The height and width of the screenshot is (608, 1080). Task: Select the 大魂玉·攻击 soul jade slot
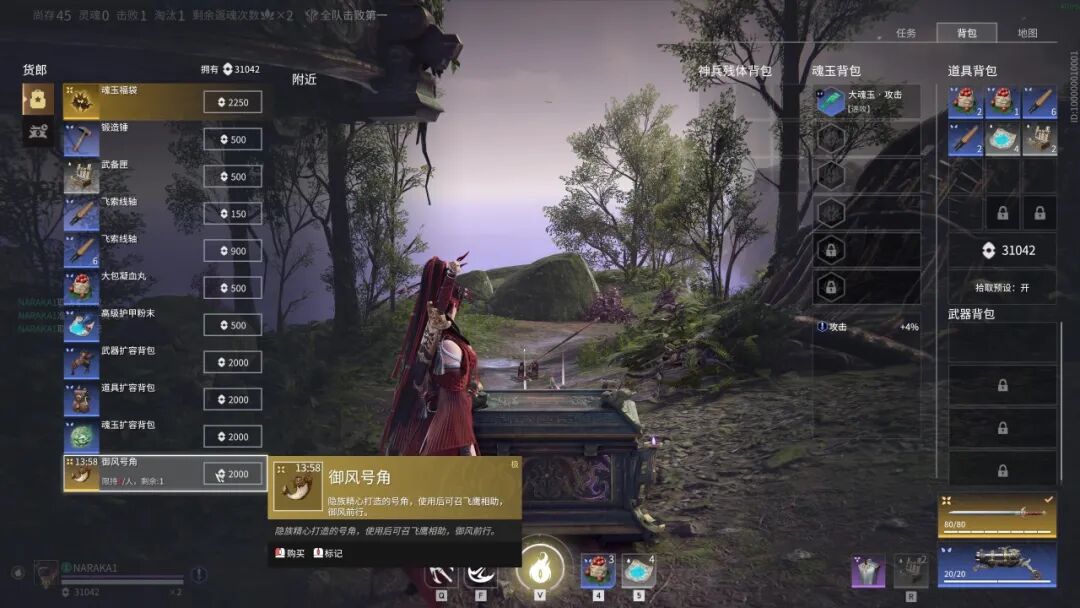867,101
